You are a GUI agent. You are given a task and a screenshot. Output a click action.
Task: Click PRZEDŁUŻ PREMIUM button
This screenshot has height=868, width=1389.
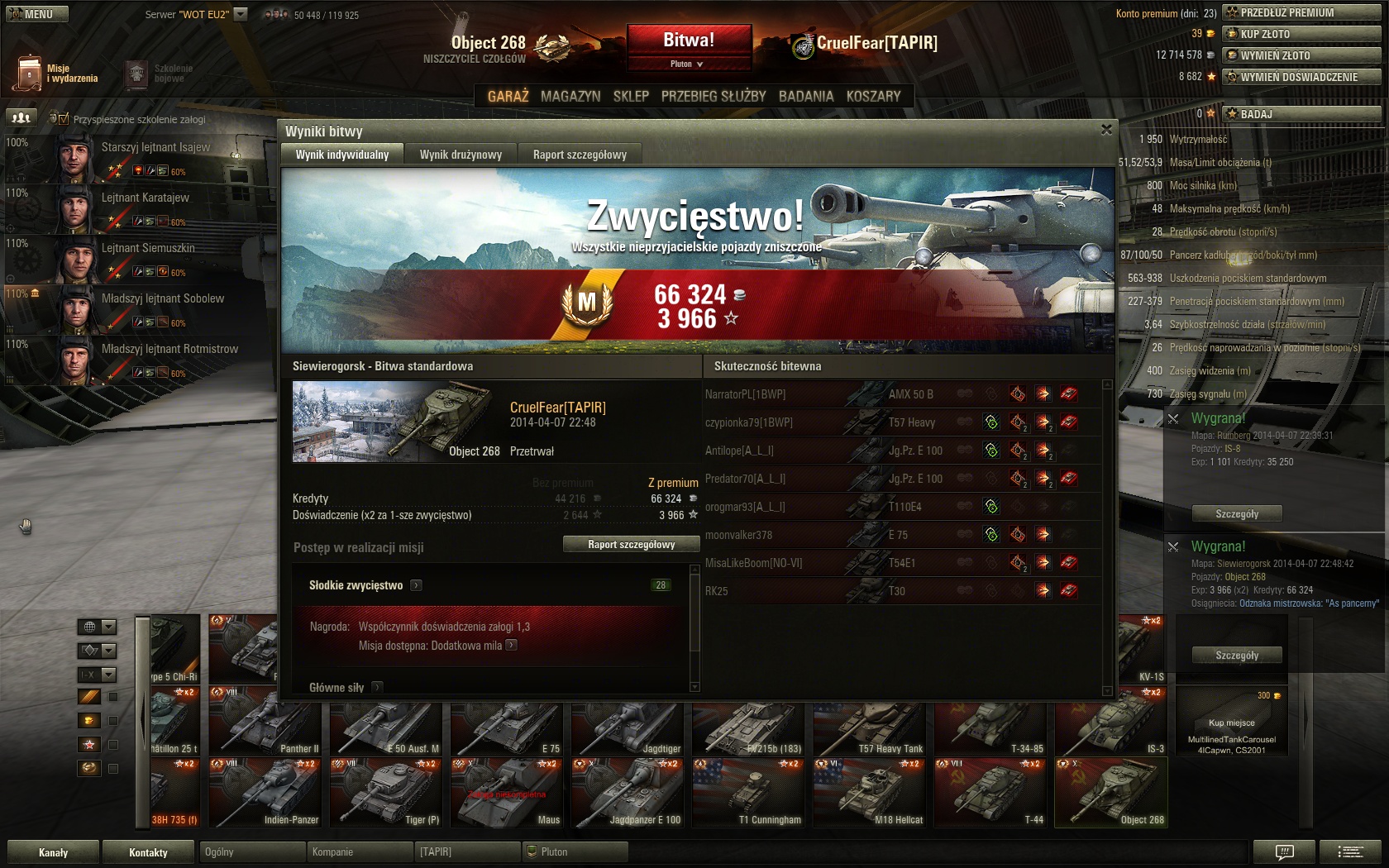[1301, 12]
